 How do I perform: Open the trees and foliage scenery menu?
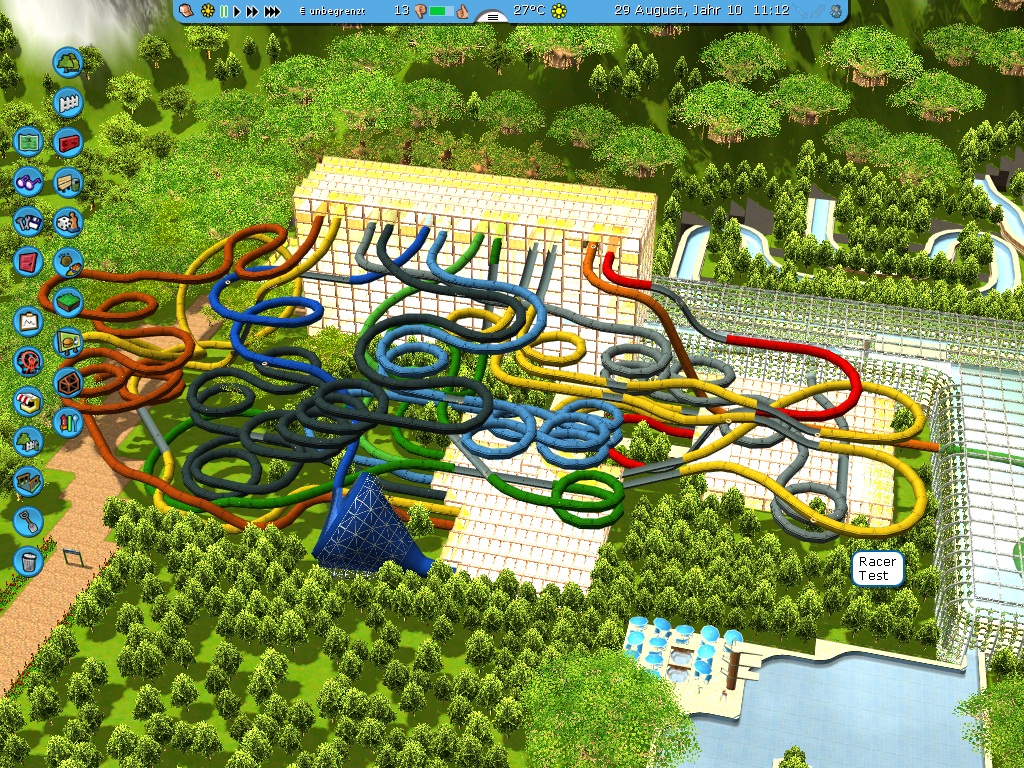pos(68,63)
